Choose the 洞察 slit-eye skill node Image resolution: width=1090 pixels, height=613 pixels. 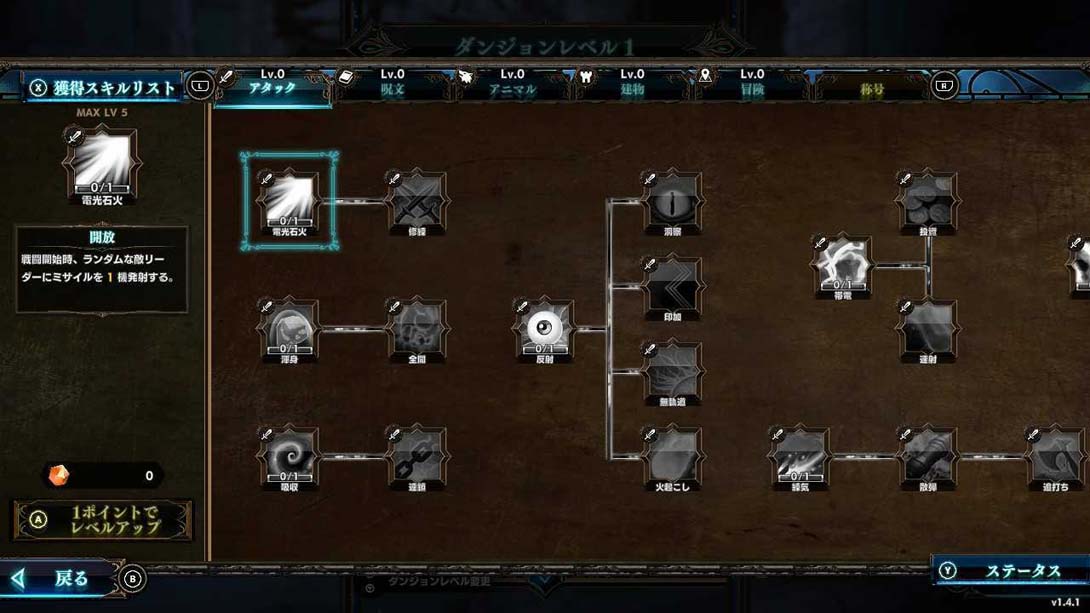(673, 201)
